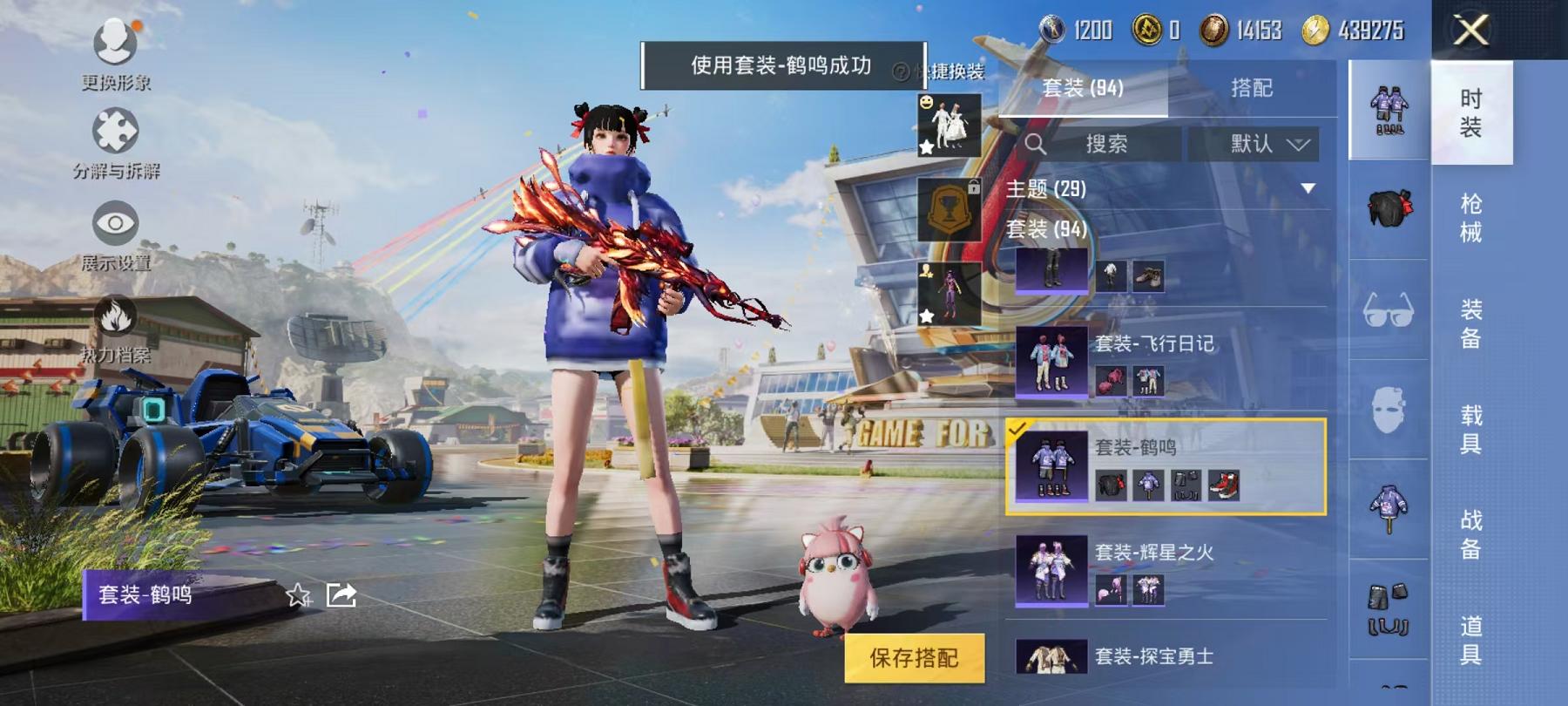
Task: Open the 更换形象 avatar change panel
Action: [113, 40]
